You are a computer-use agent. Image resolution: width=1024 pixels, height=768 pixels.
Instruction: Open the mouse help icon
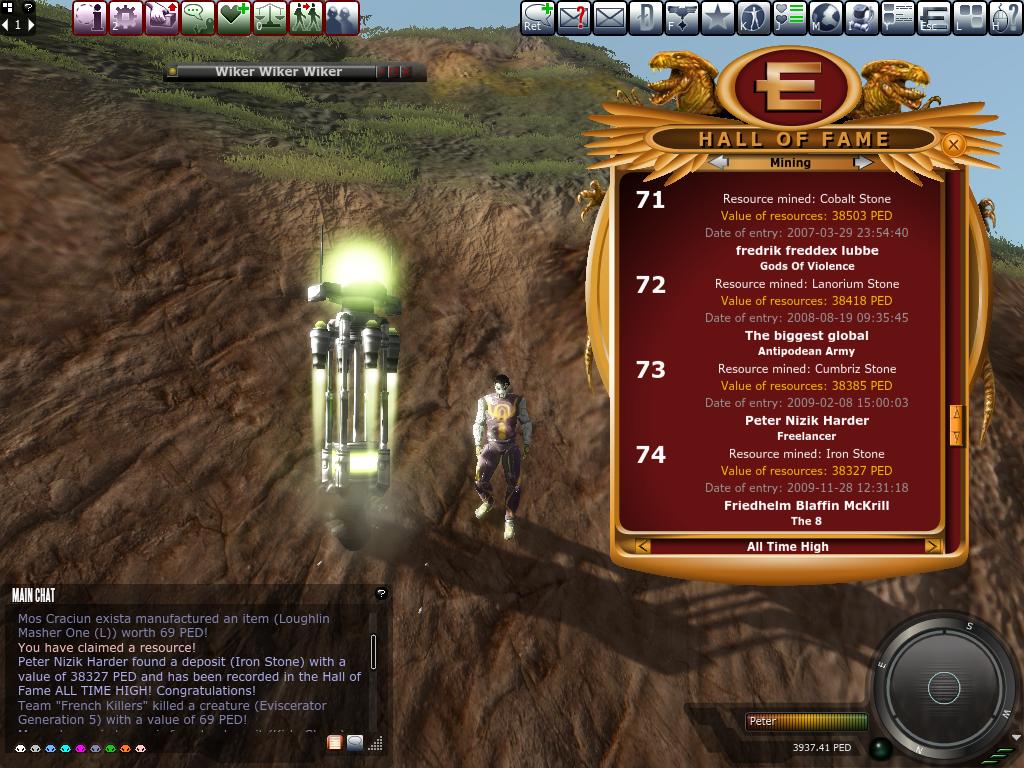click(1005, 18)
